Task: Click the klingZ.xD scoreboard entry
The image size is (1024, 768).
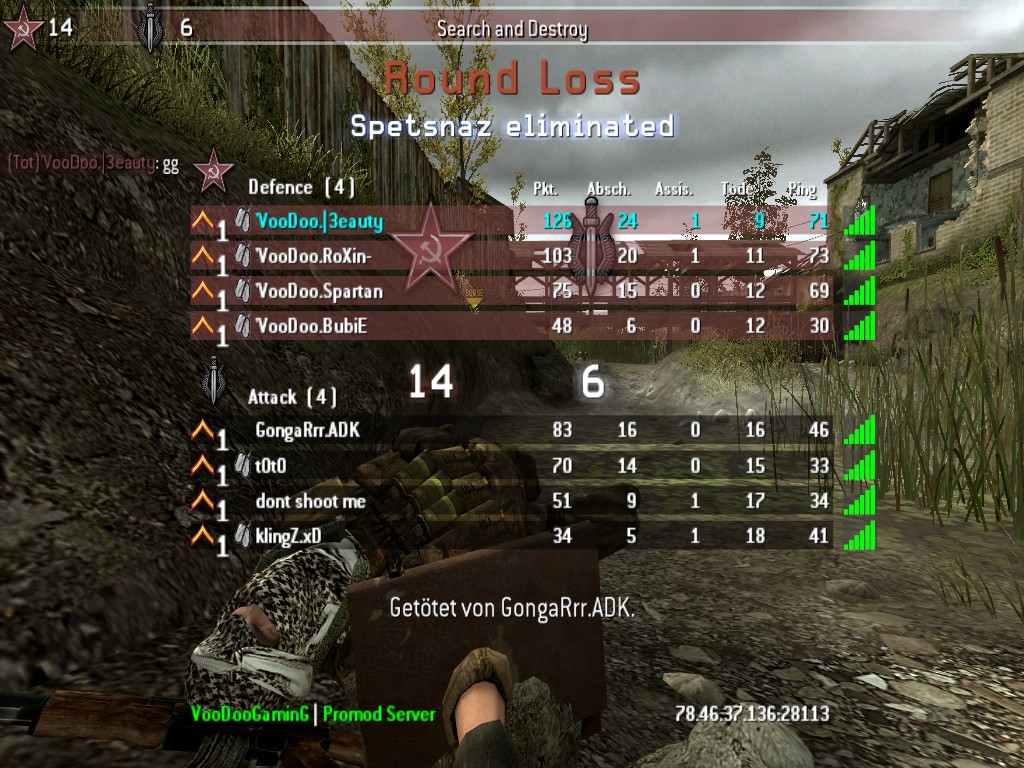Action: [x=289, y=536]
